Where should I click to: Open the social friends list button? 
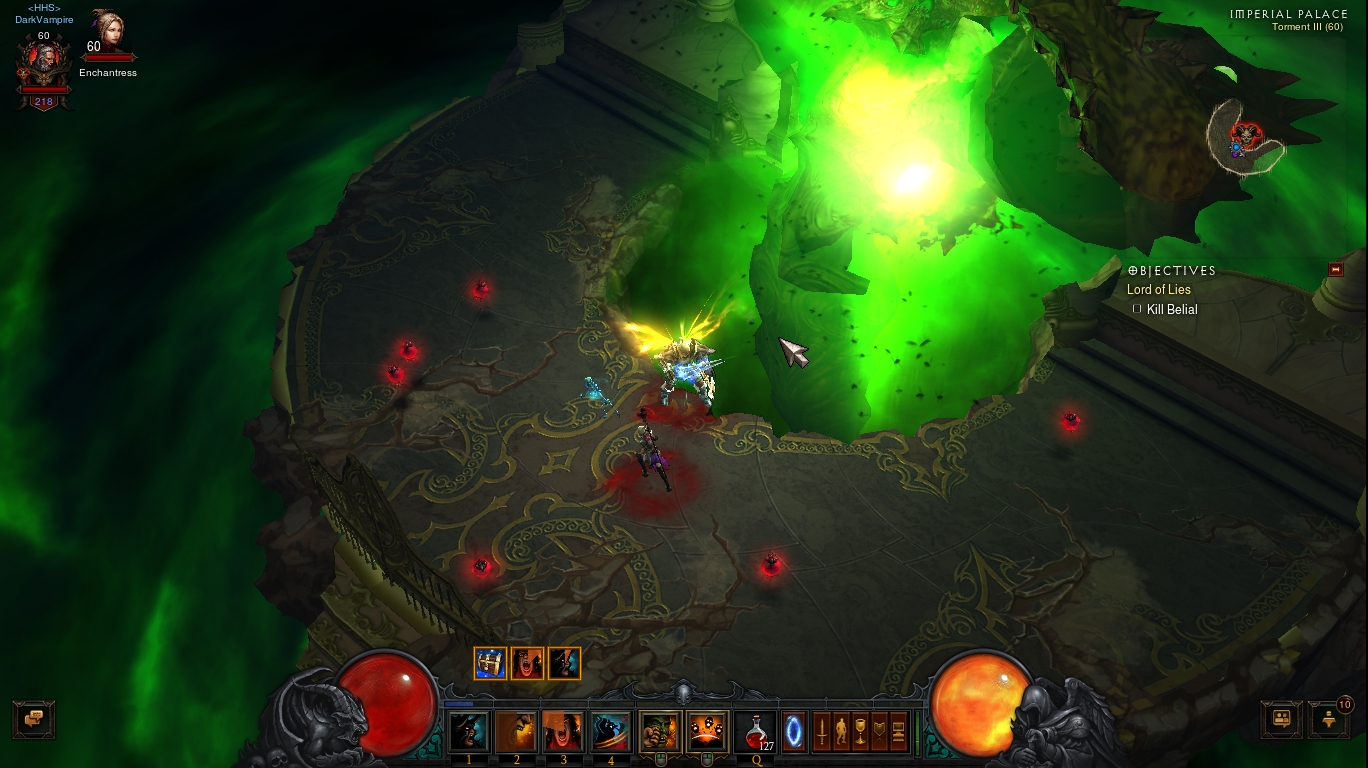tap(1281, 718)
